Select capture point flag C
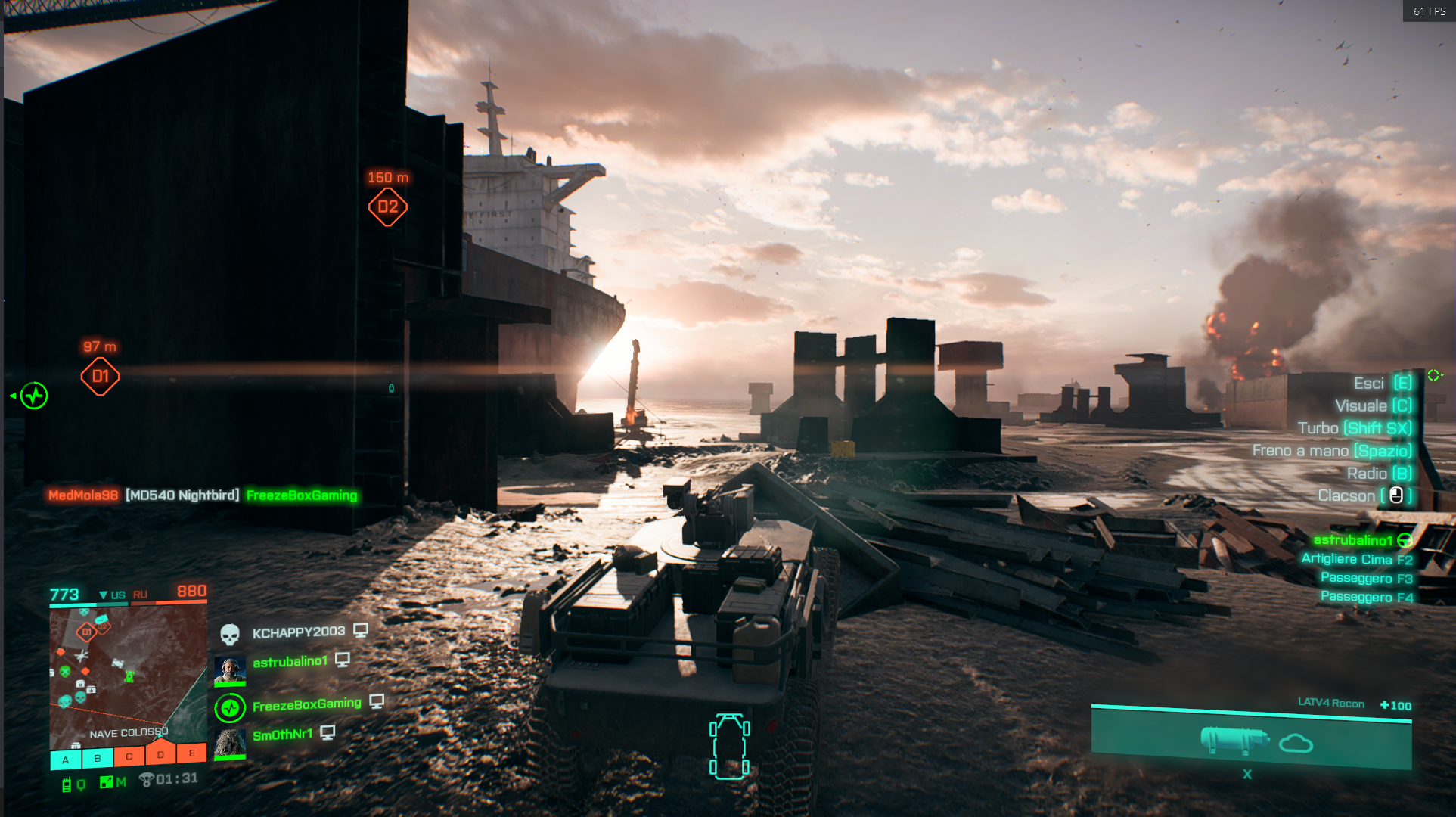Viewport: 1456px width, 817px height. point(129,756)
